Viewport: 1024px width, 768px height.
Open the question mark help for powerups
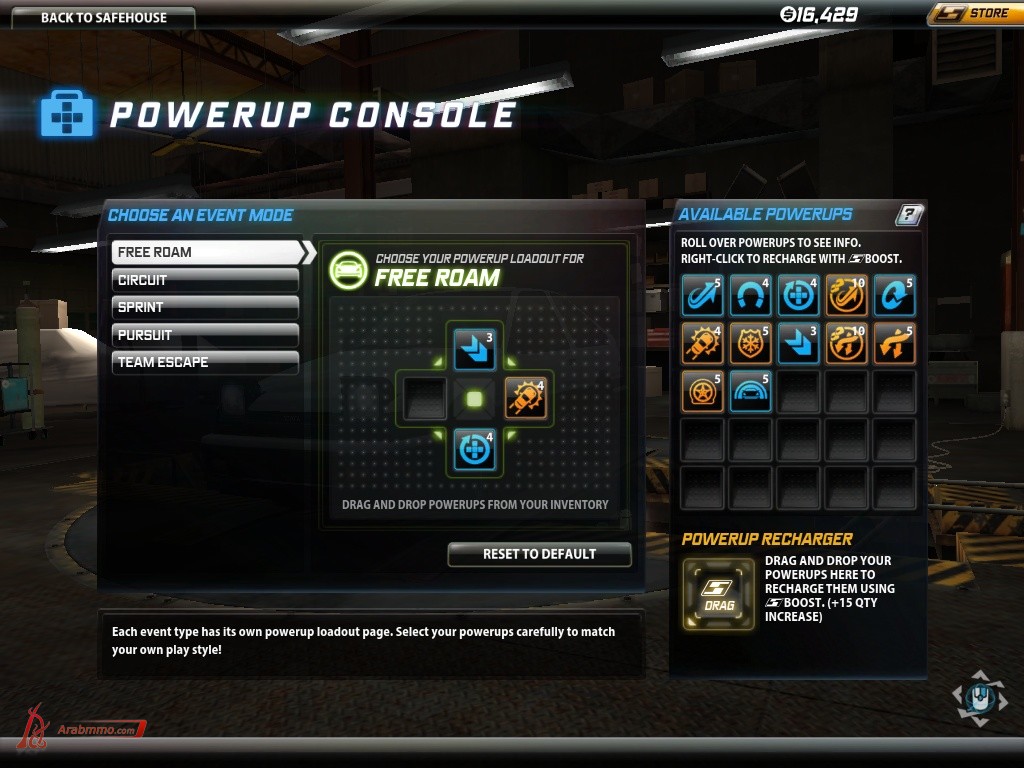[x=909, y=214]
